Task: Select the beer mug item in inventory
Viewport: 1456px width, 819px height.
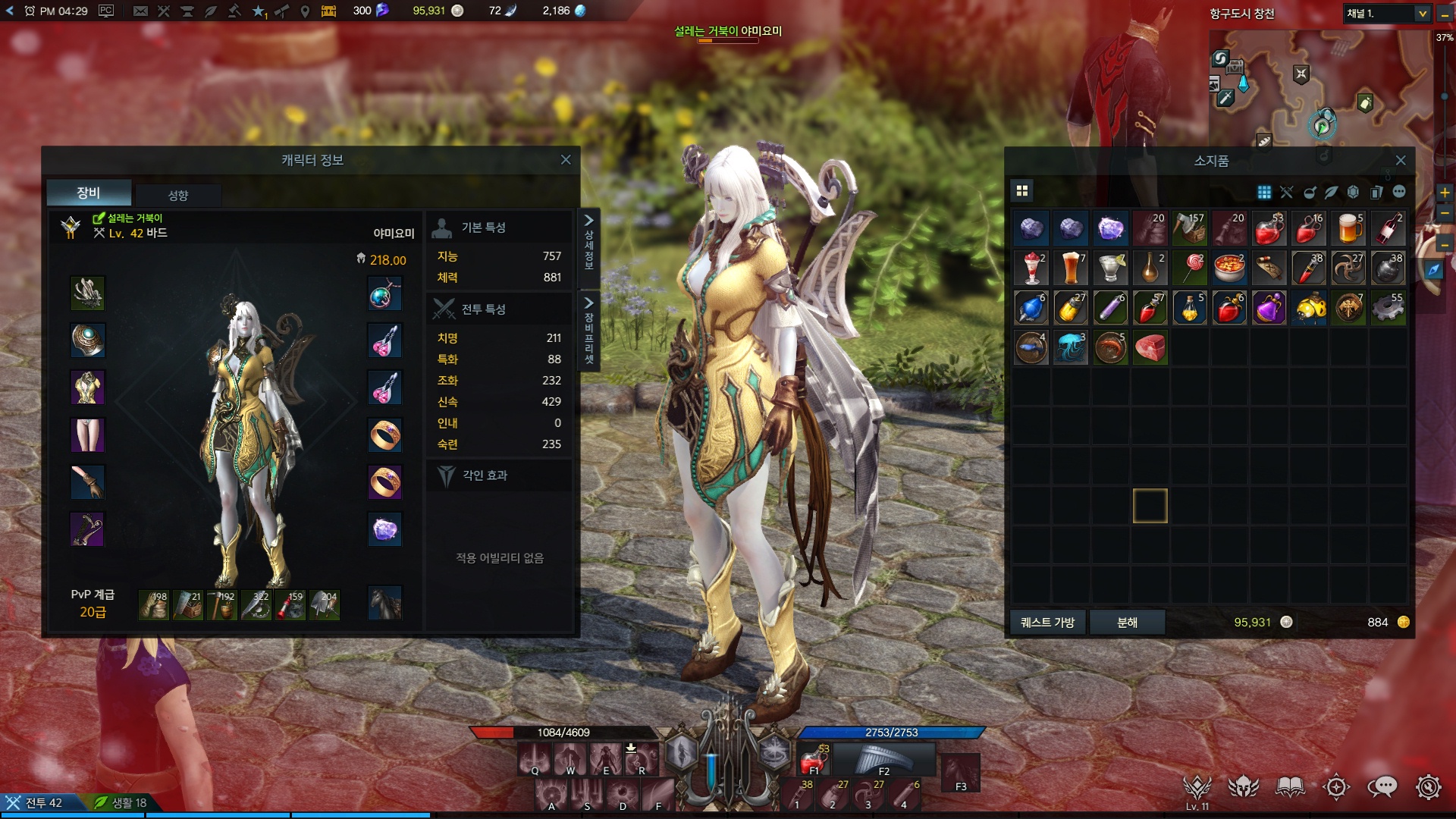Action: click(1348, 228)
